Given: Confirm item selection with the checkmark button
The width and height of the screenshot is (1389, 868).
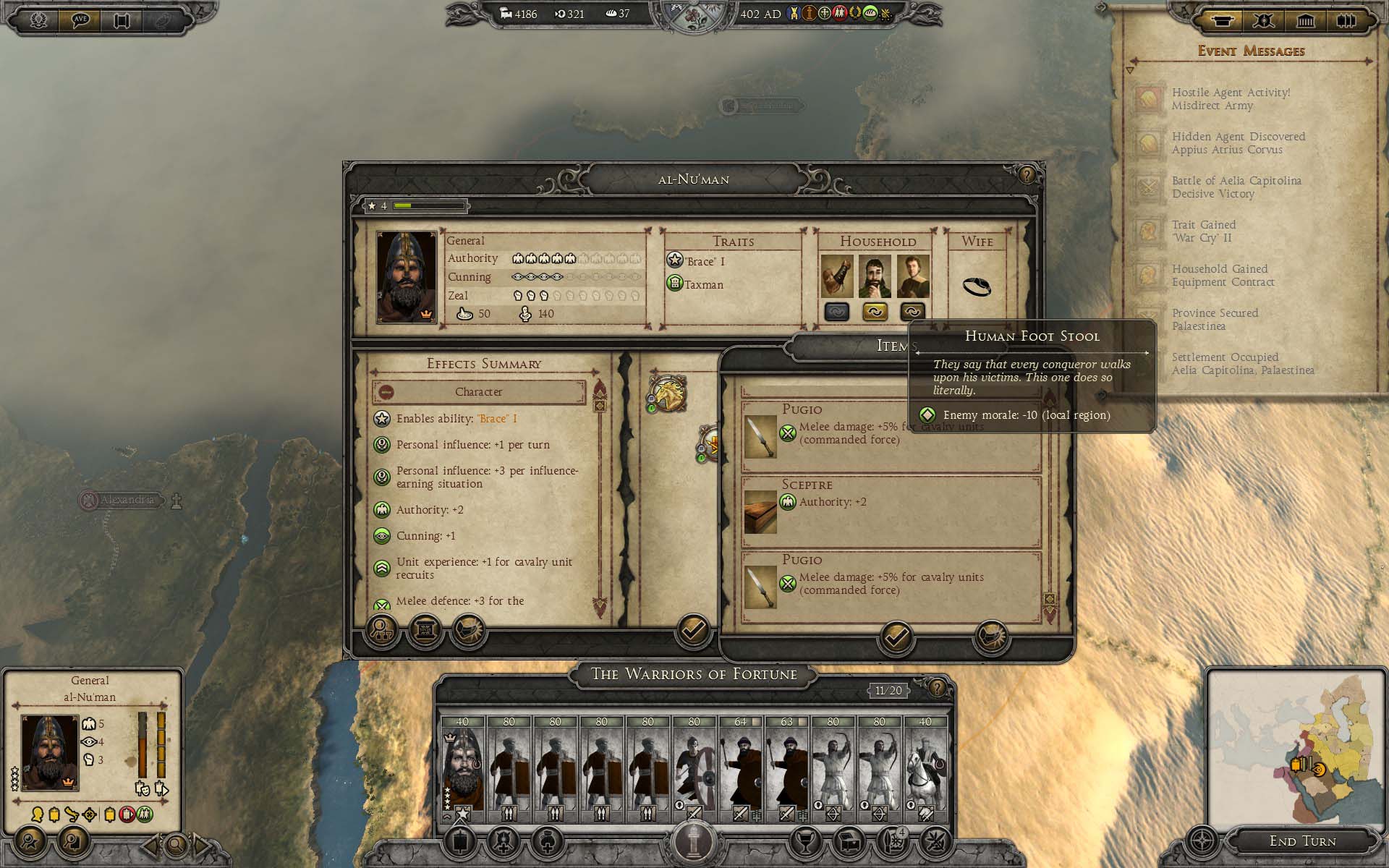Looking at the screenshot, I should point(896,637).
